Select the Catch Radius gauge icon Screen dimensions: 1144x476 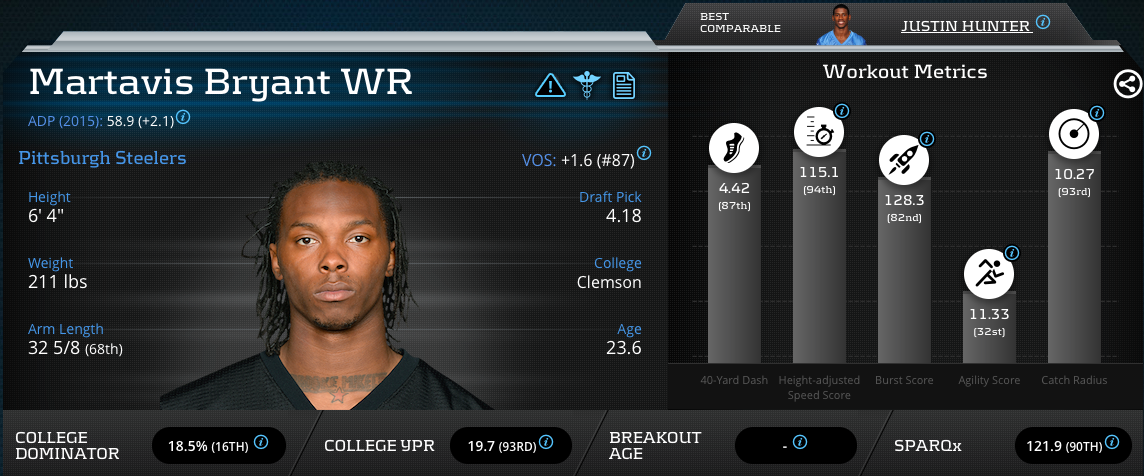1073,134
